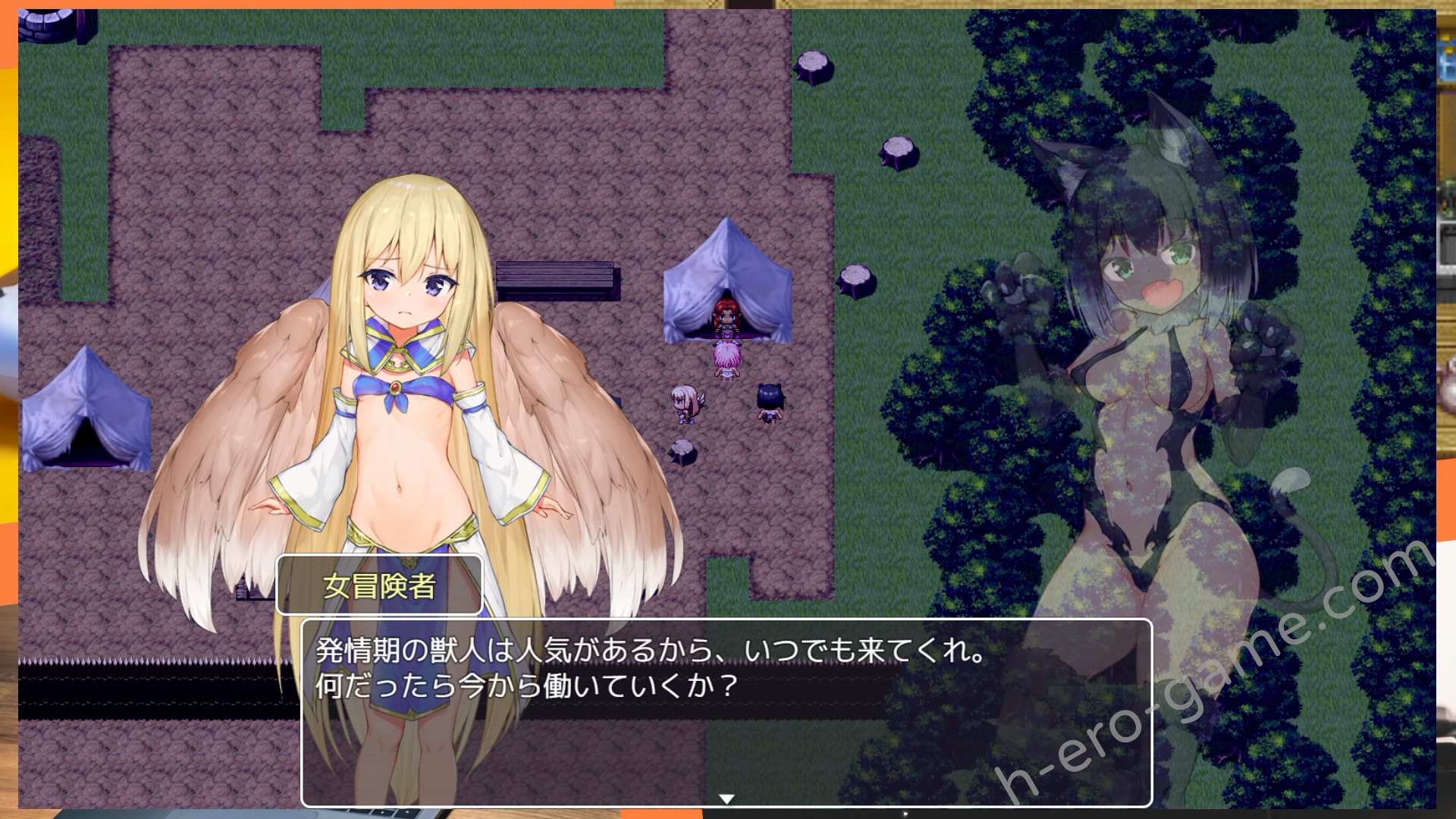1456x819 pixels.
Task: Click the sheep sprite on the ground
Action: (682, 451)
